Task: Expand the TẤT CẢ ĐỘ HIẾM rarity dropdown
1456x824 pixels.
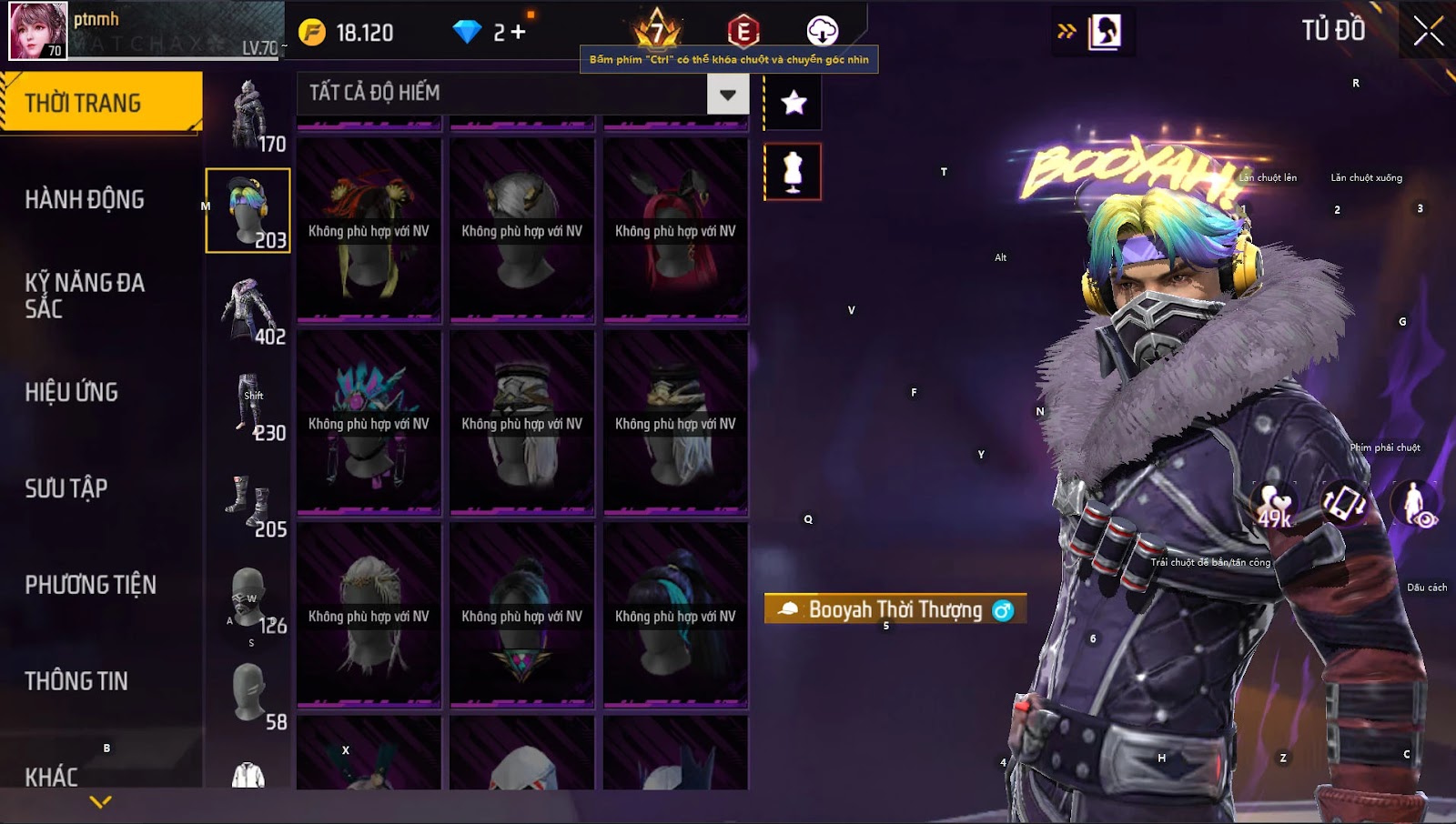Action: click(x=727, y=94)
